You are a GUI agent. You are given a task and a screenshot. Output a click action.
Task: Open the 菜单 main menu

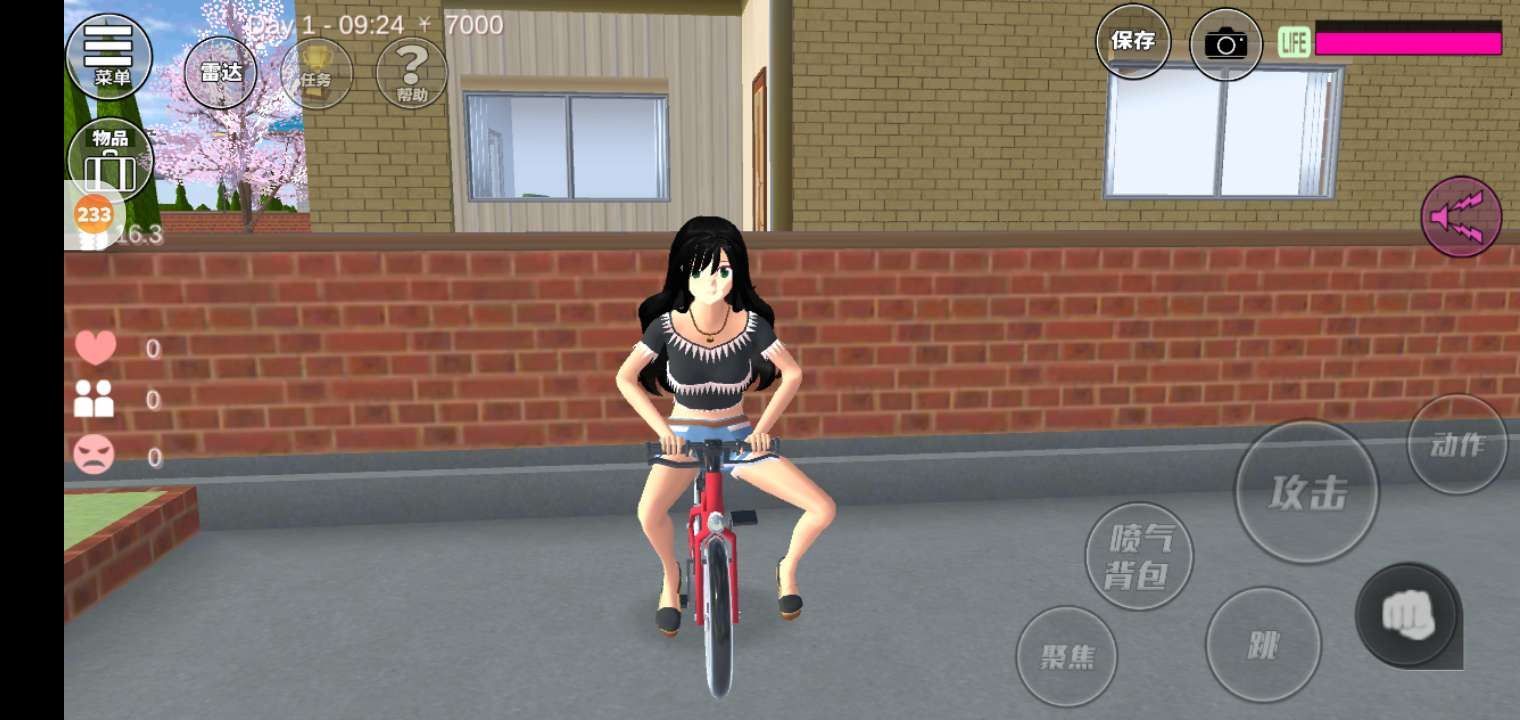point(109,55)
